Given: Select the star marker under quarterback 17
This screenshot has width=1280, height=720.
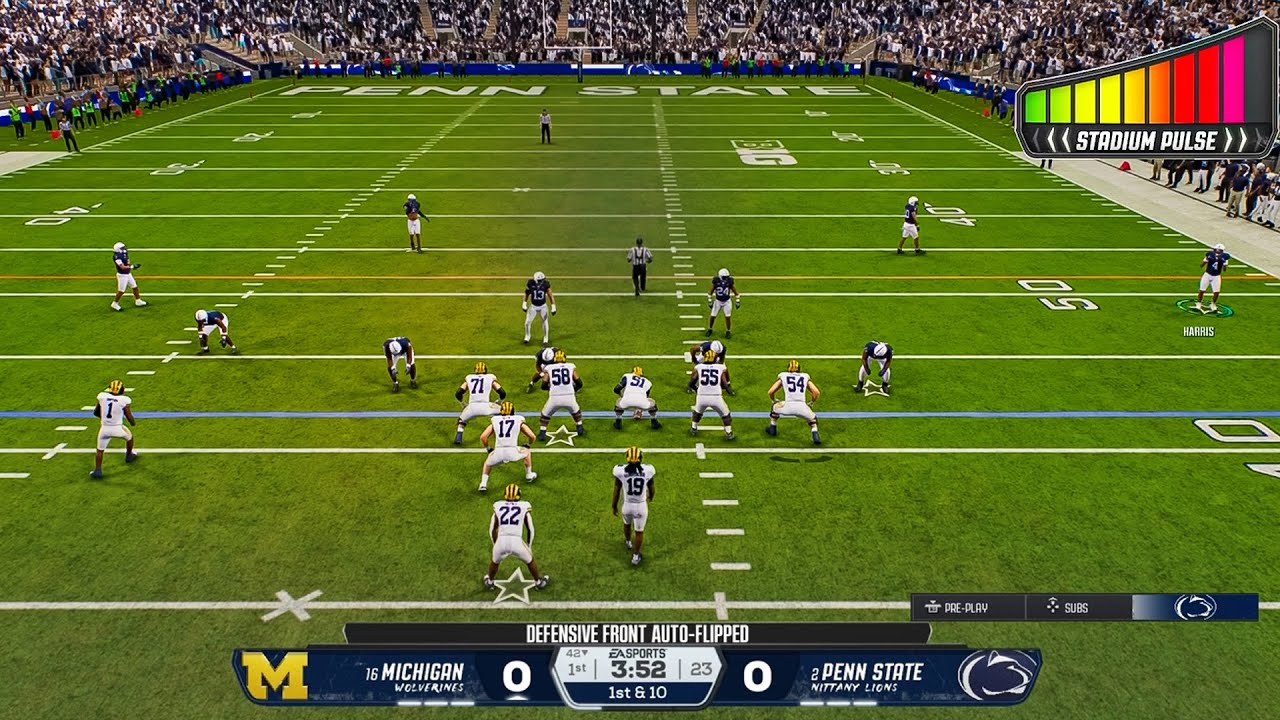Looking at the screenshot, I should (x=562, y=434).
